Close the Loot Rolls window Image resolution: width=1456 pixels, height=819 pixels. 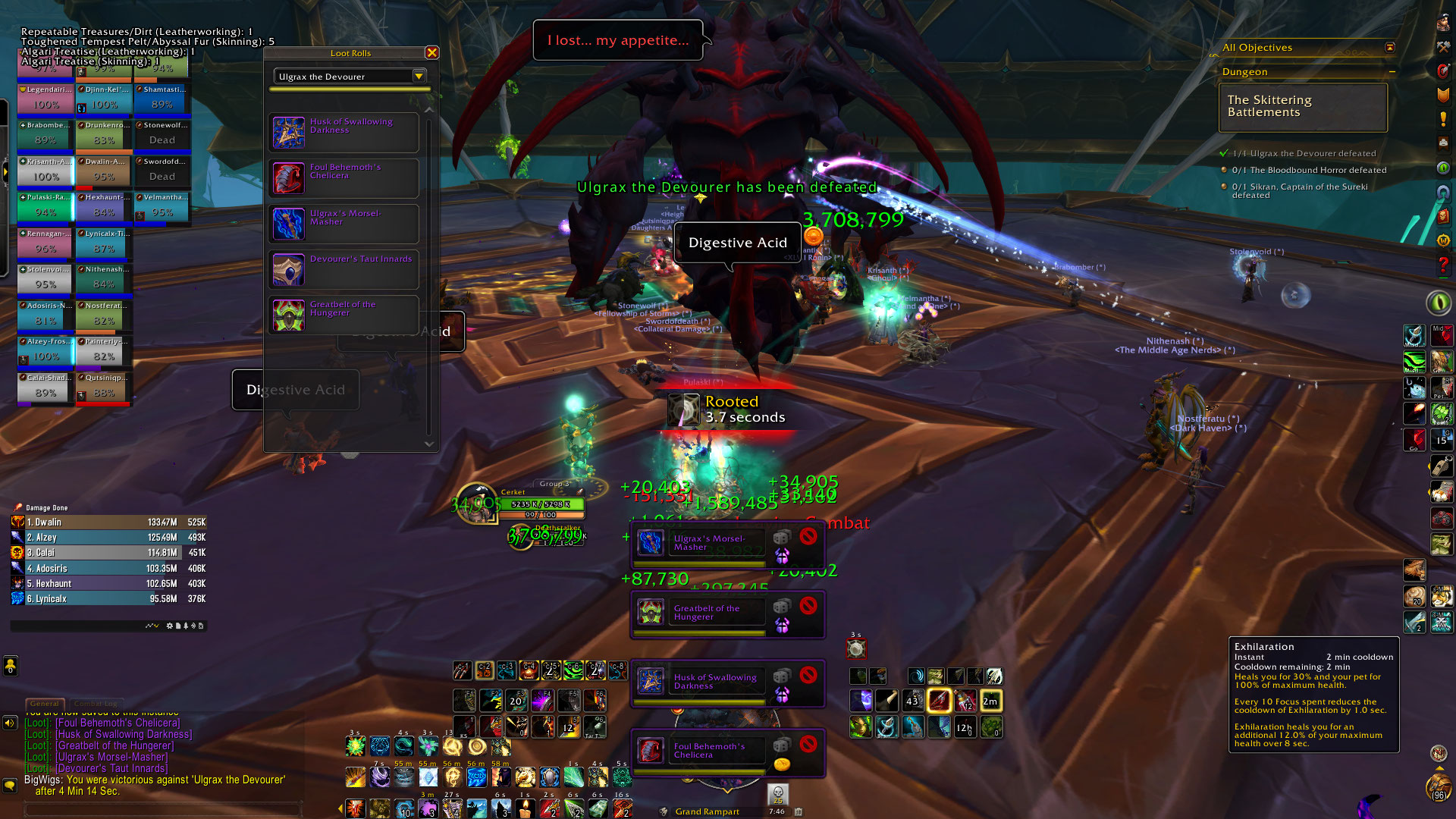(431, 52)
